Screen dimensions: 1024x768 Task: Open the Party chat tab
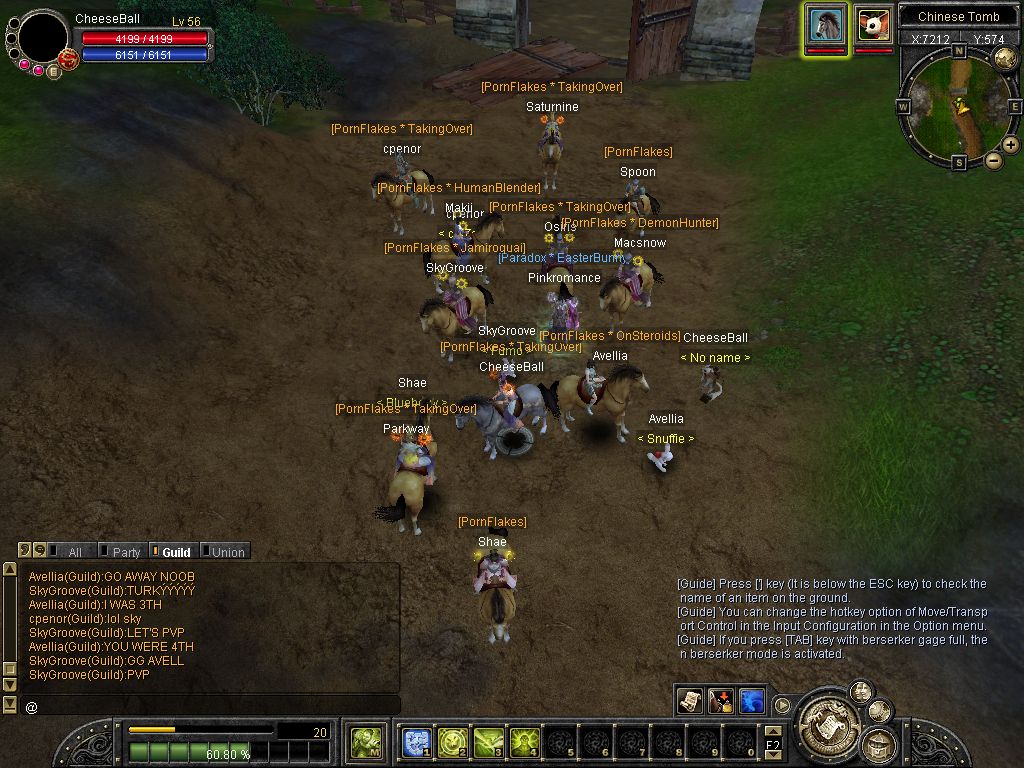tap(121, 552)
